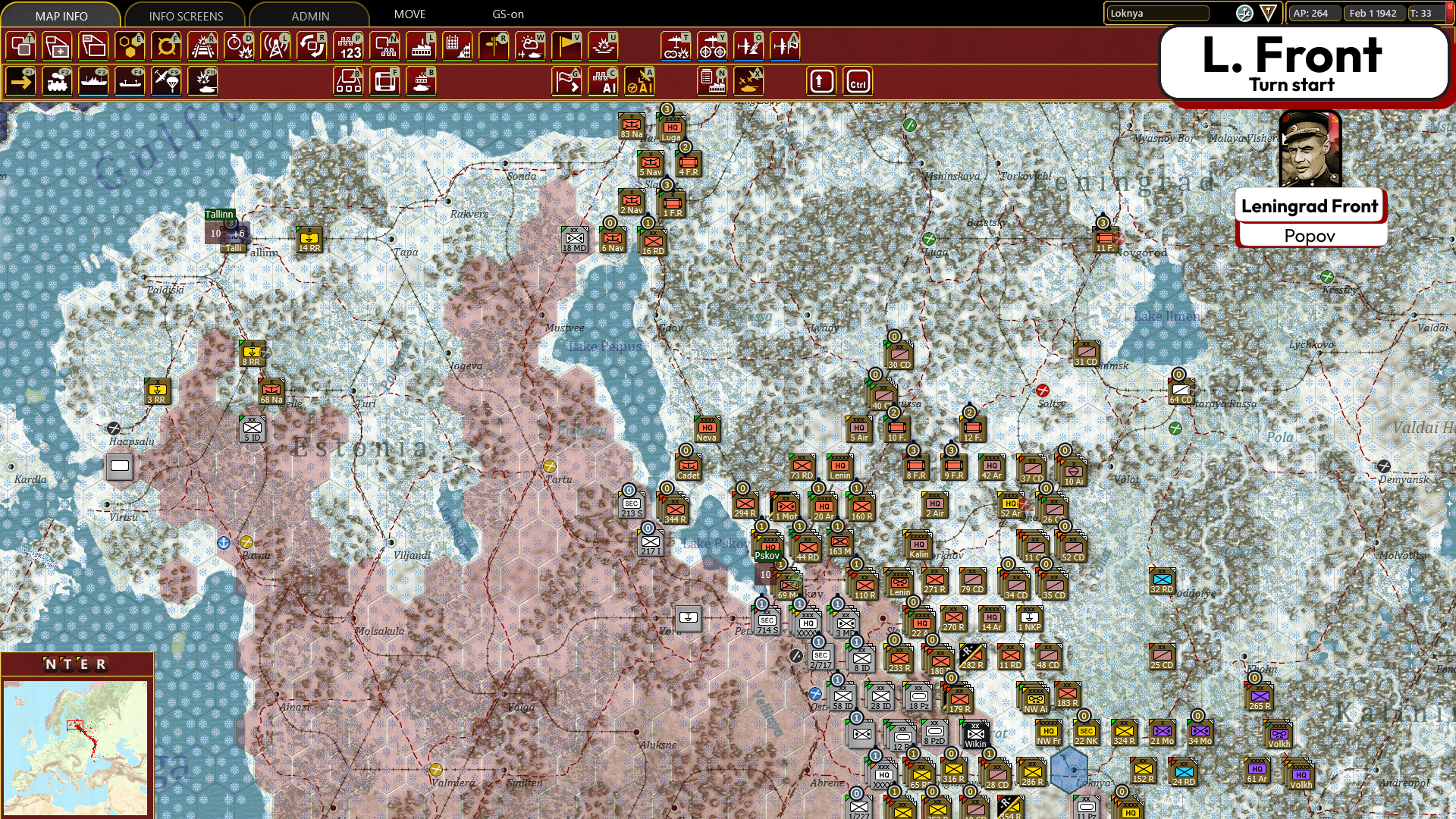Click the wrench icon beside the Loknya field
The width and height of the screenshot is (1456, 819).
click(1244, 14)
